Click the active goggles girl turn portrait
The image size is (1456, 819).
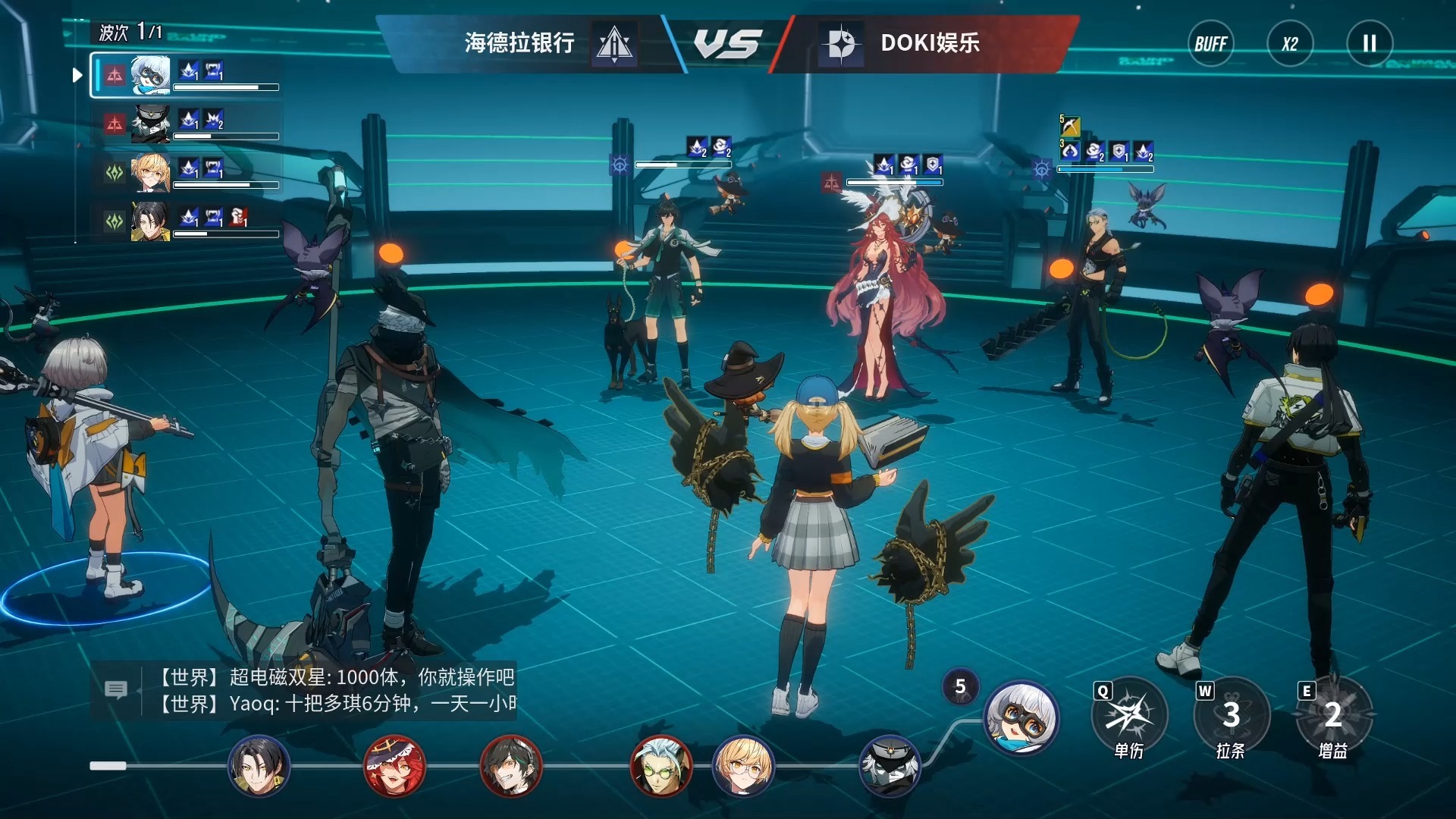1021,717
